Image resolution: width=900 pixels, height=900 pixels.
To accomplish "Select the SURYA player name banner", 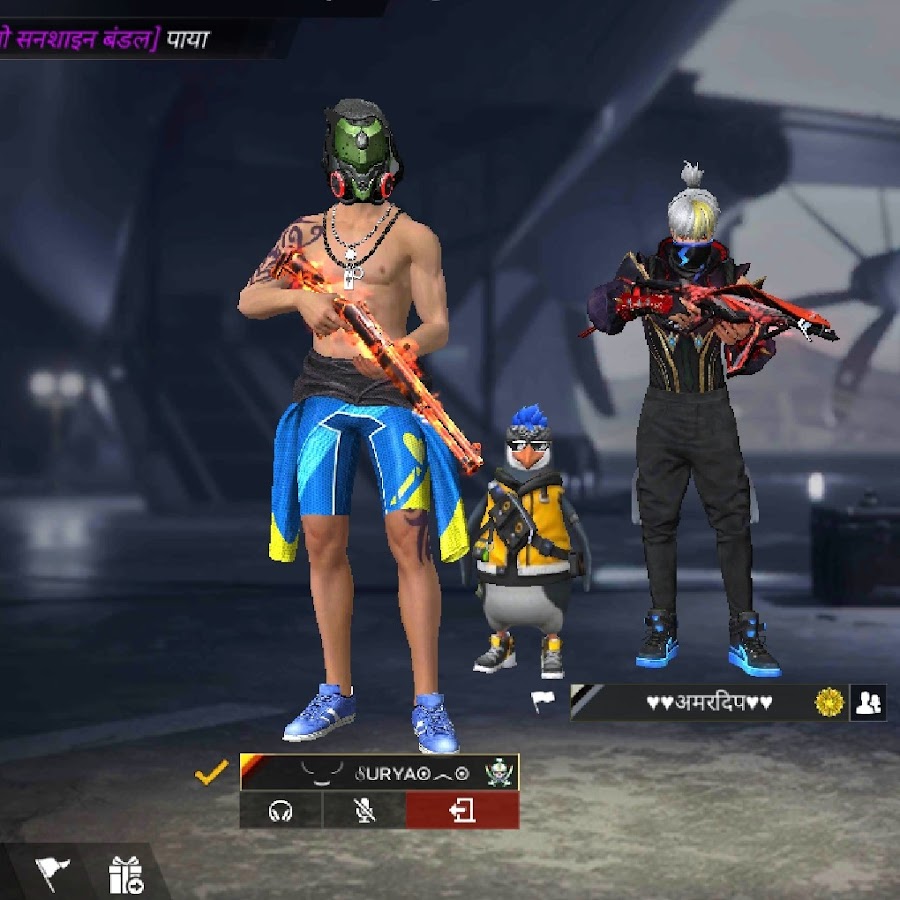I will [x=379, y=772].
